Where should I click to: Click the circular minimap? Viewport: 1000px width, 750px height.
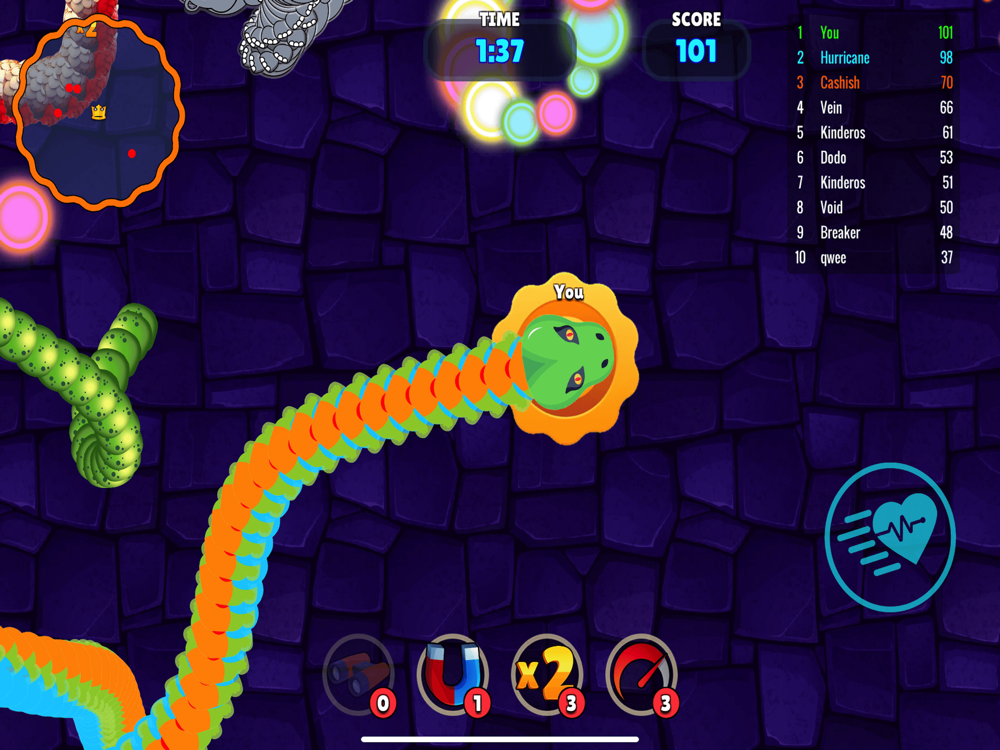pos(99,110)
